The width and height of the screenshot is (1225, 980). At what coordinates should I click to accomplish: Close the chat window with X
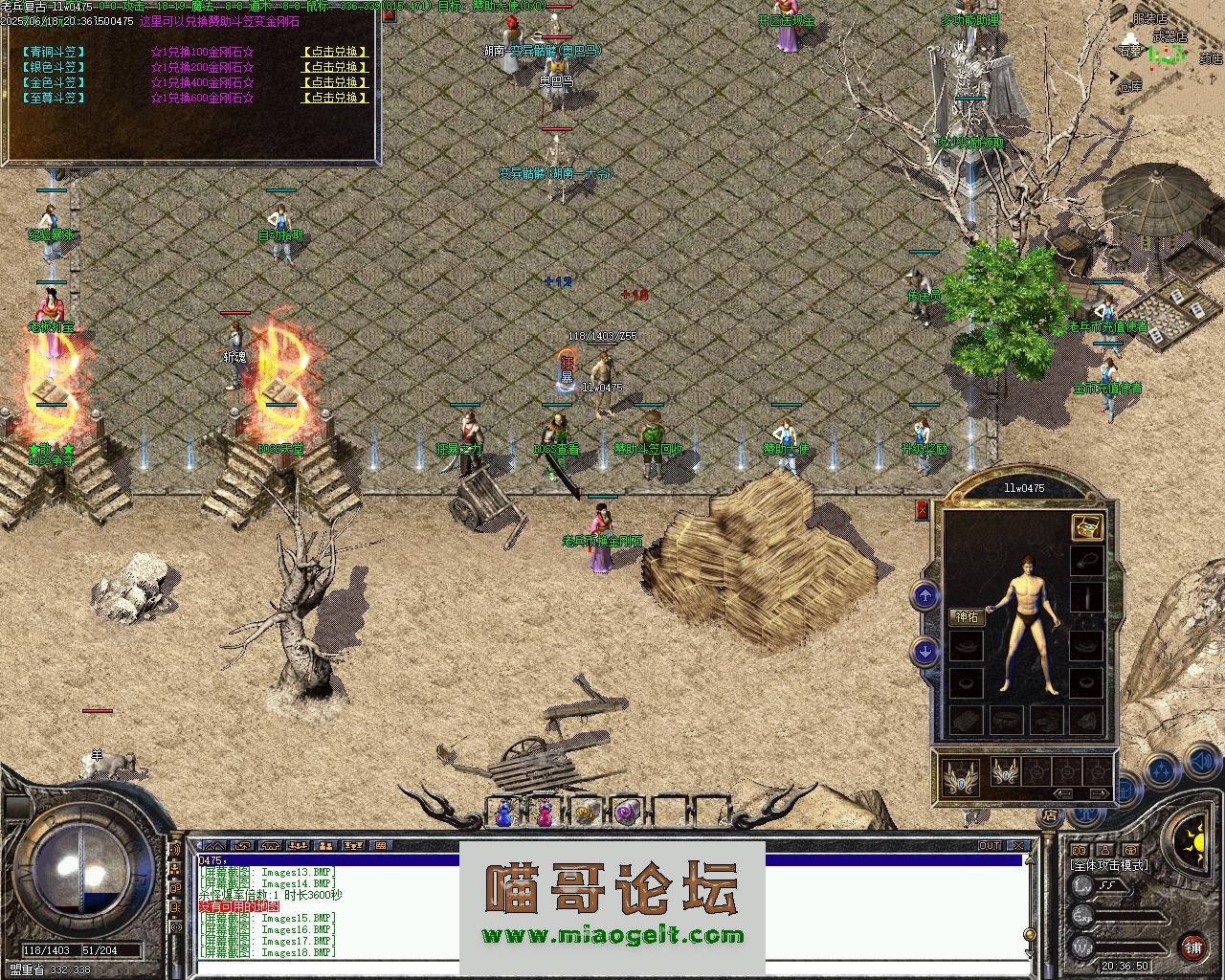1020,846
